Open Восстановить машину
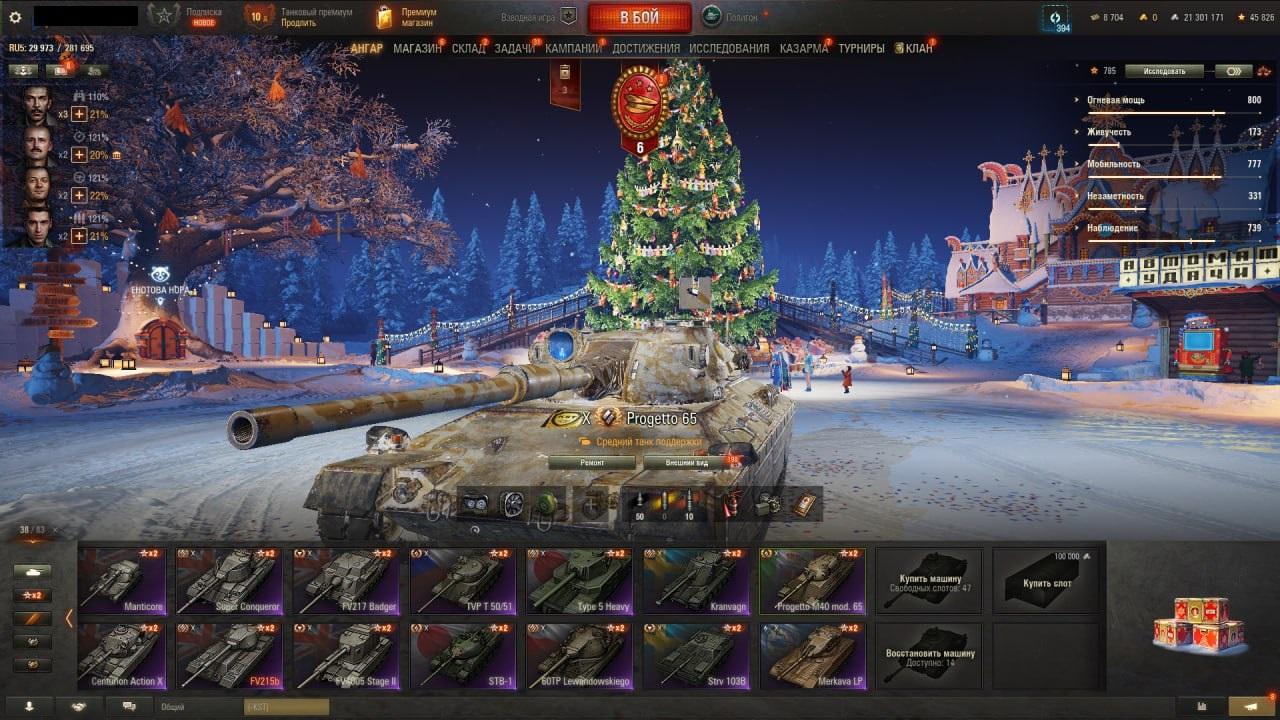This screenshot has width=1280, height=720. [930, 655]
